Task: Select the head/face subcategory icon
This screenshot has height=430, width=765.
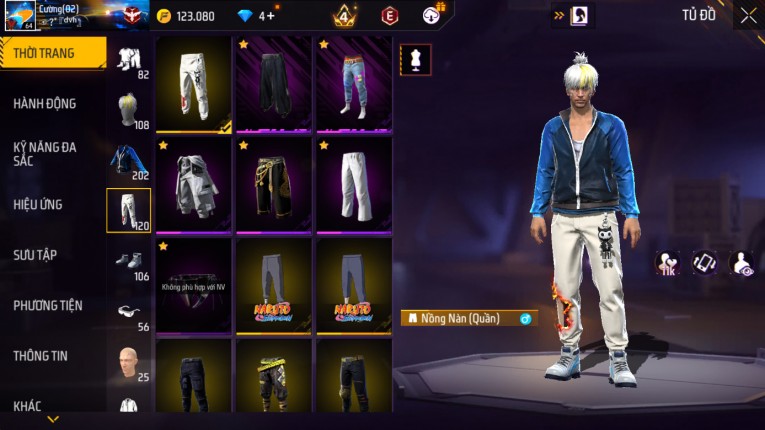Action: click(128, 360)
